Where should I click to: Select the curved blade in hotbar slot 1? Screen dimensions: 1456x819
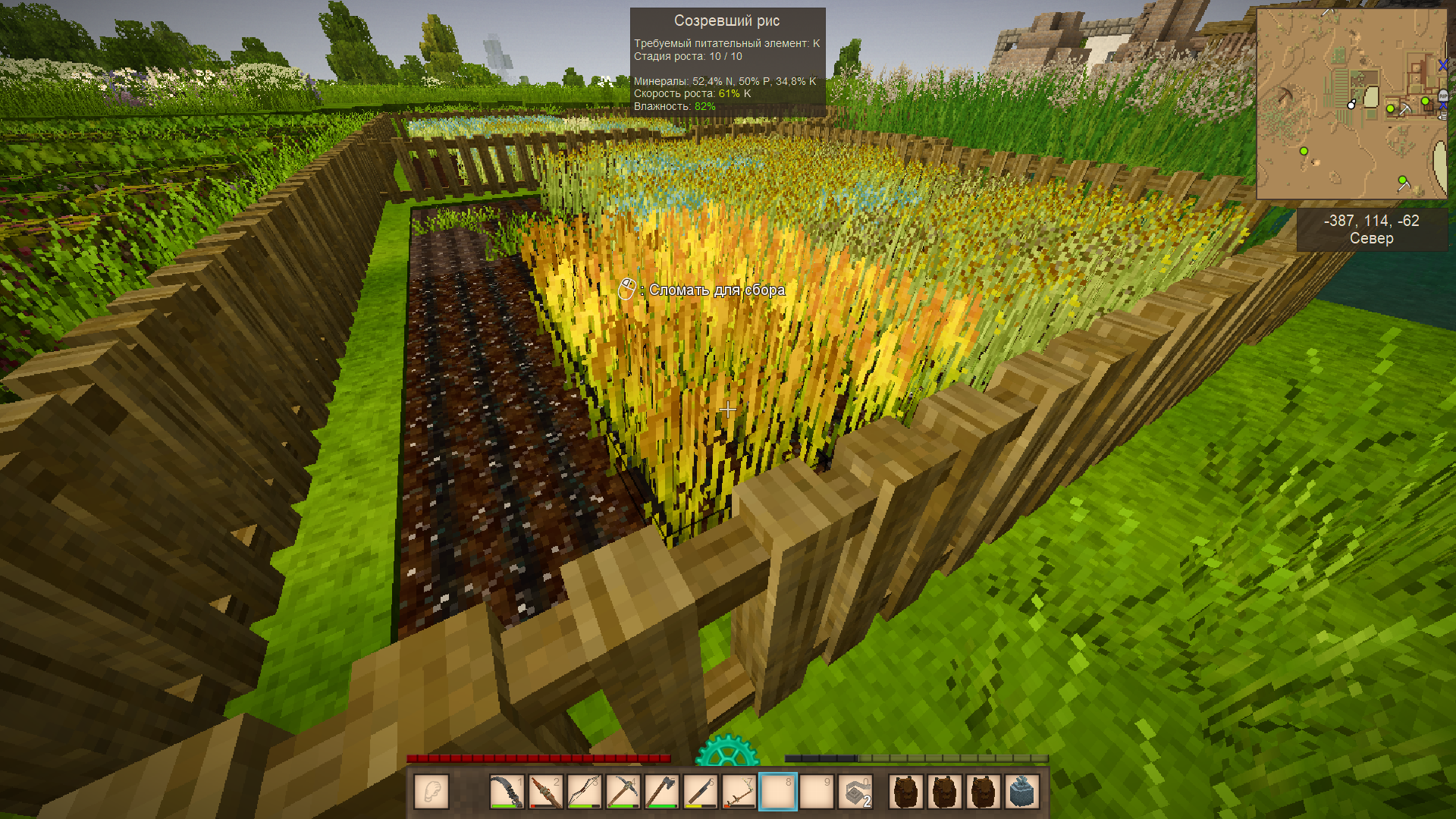click(506, 792)
